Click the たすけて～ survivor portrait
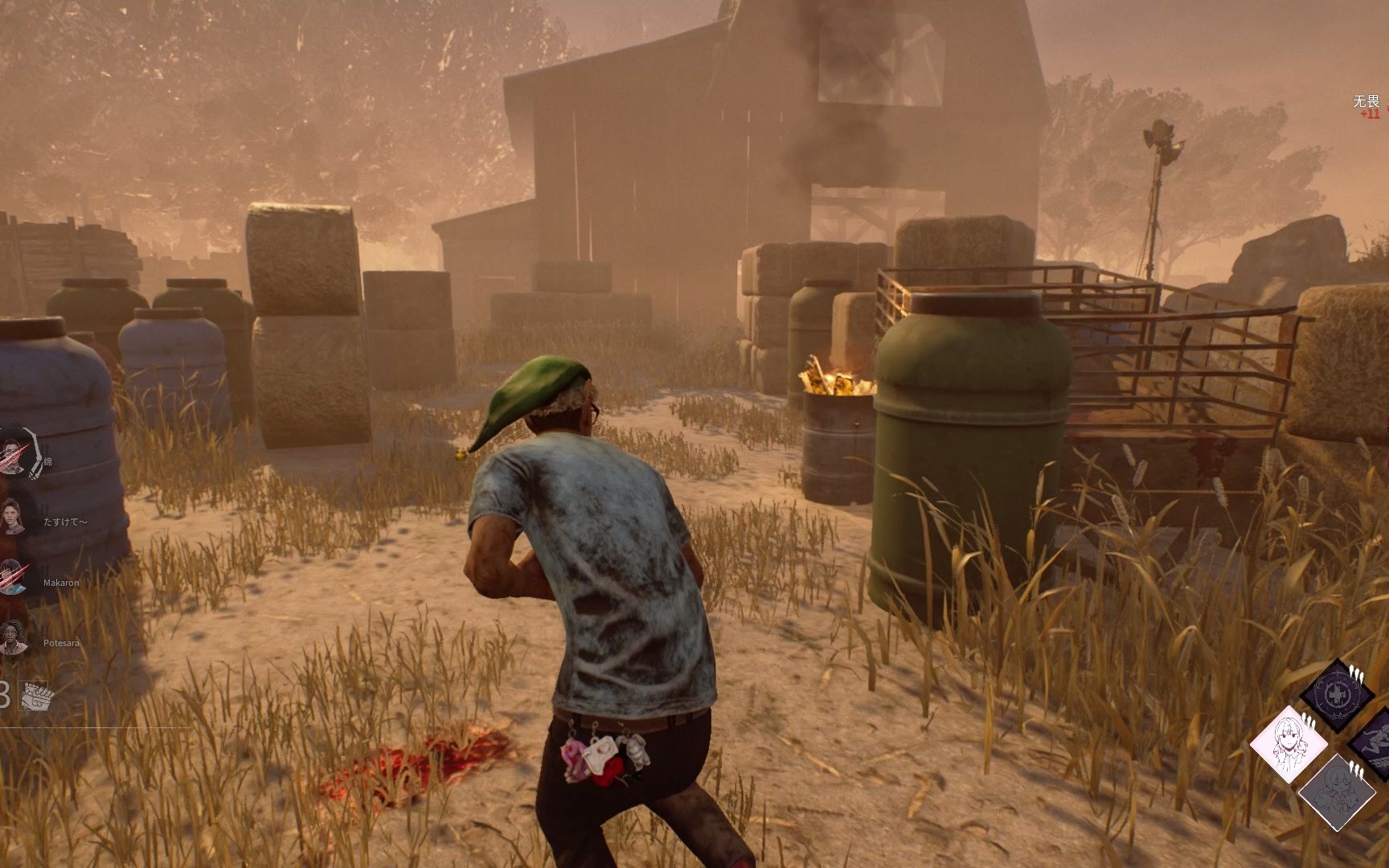 point(12,518)
